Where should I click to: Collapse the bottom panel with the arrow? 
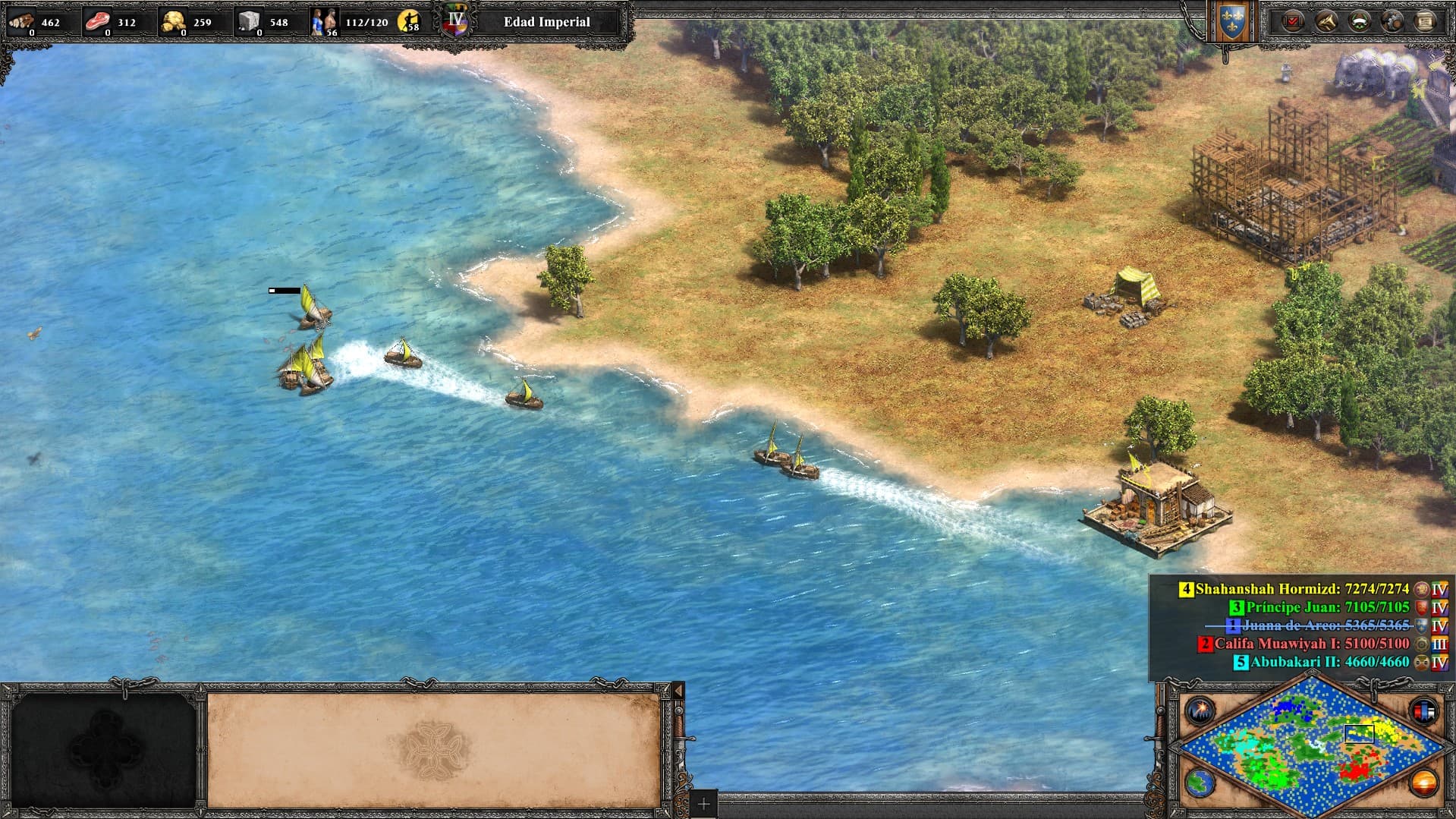coord(678,691)
